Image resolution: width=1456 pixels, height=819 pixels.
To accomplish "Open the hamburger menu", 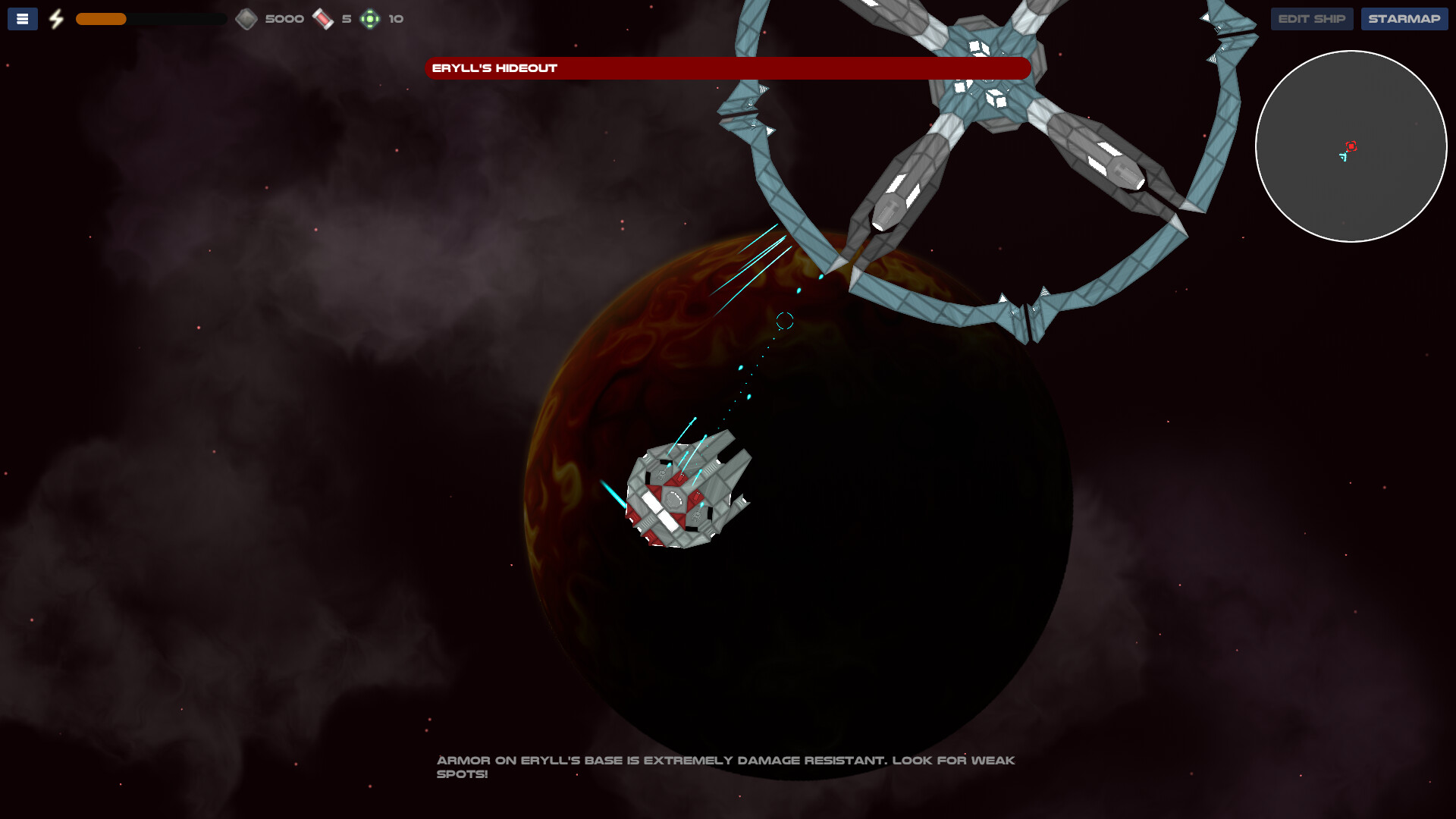I will (22, 18).
